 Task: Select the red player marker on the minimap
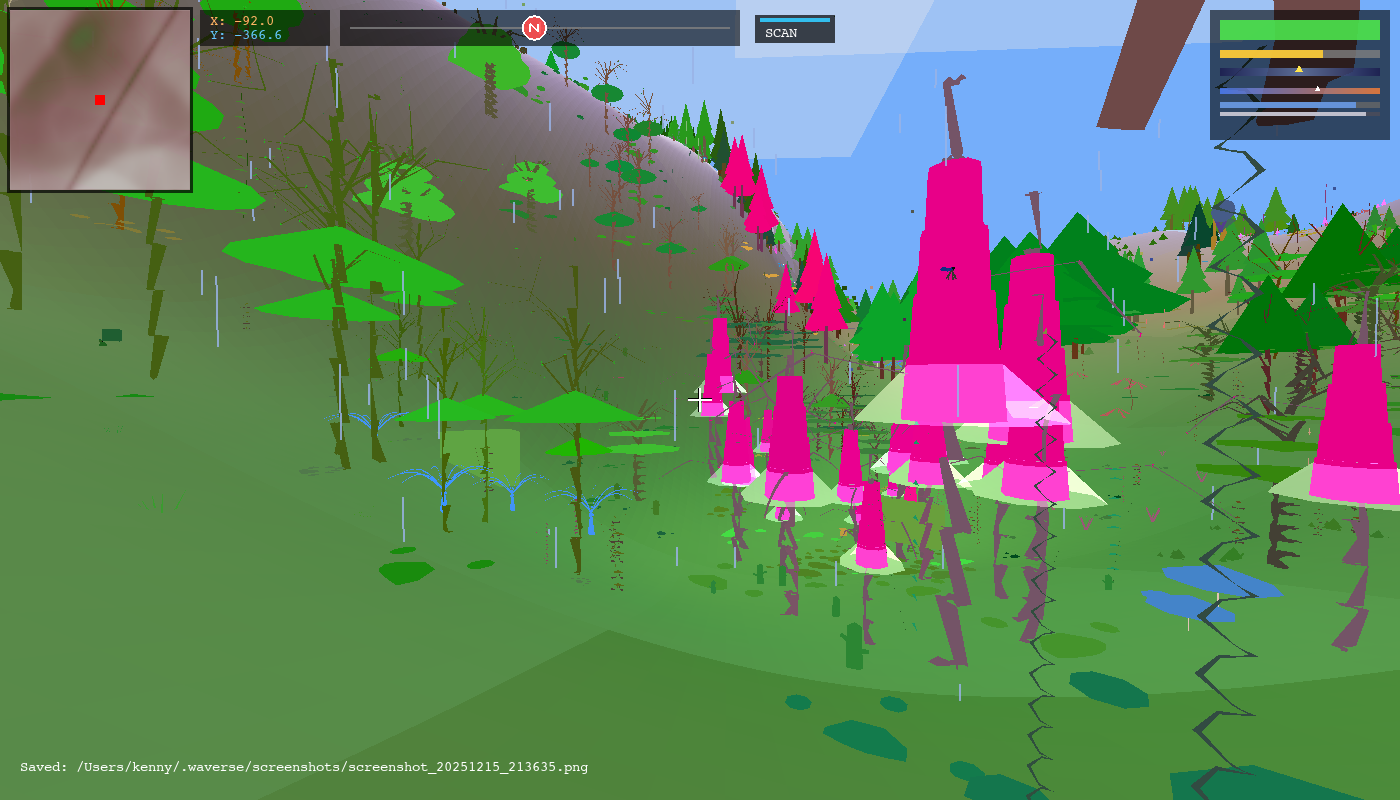pos(99,100)
